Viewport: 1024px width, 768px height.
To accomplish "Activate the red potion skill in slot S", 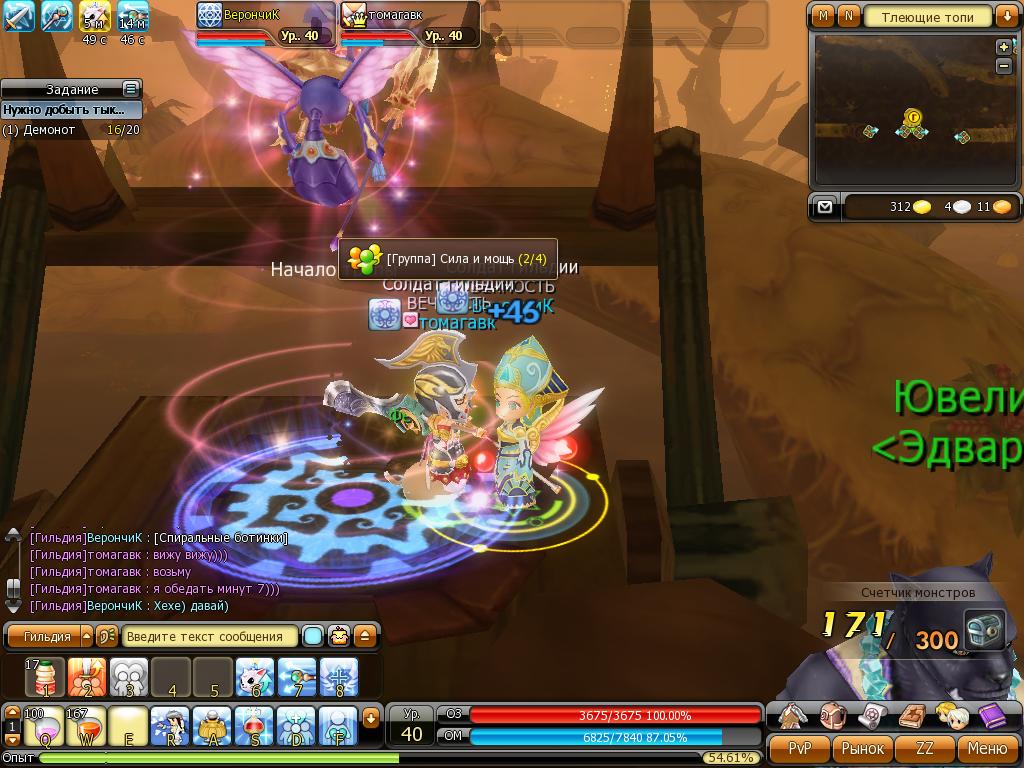I will click(x=254, y=726).
